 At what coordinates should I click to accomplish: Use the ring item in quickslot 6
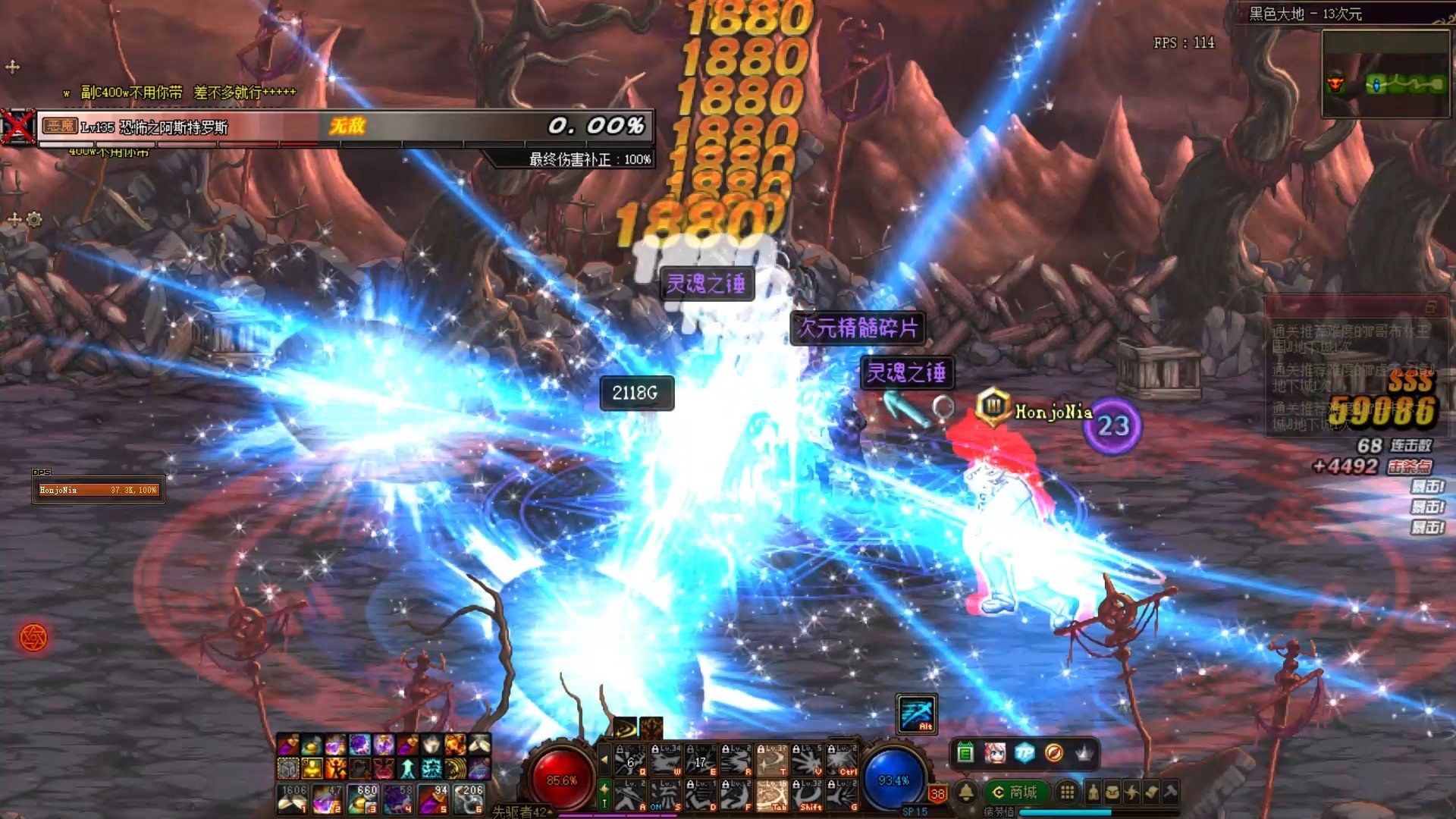470,799
